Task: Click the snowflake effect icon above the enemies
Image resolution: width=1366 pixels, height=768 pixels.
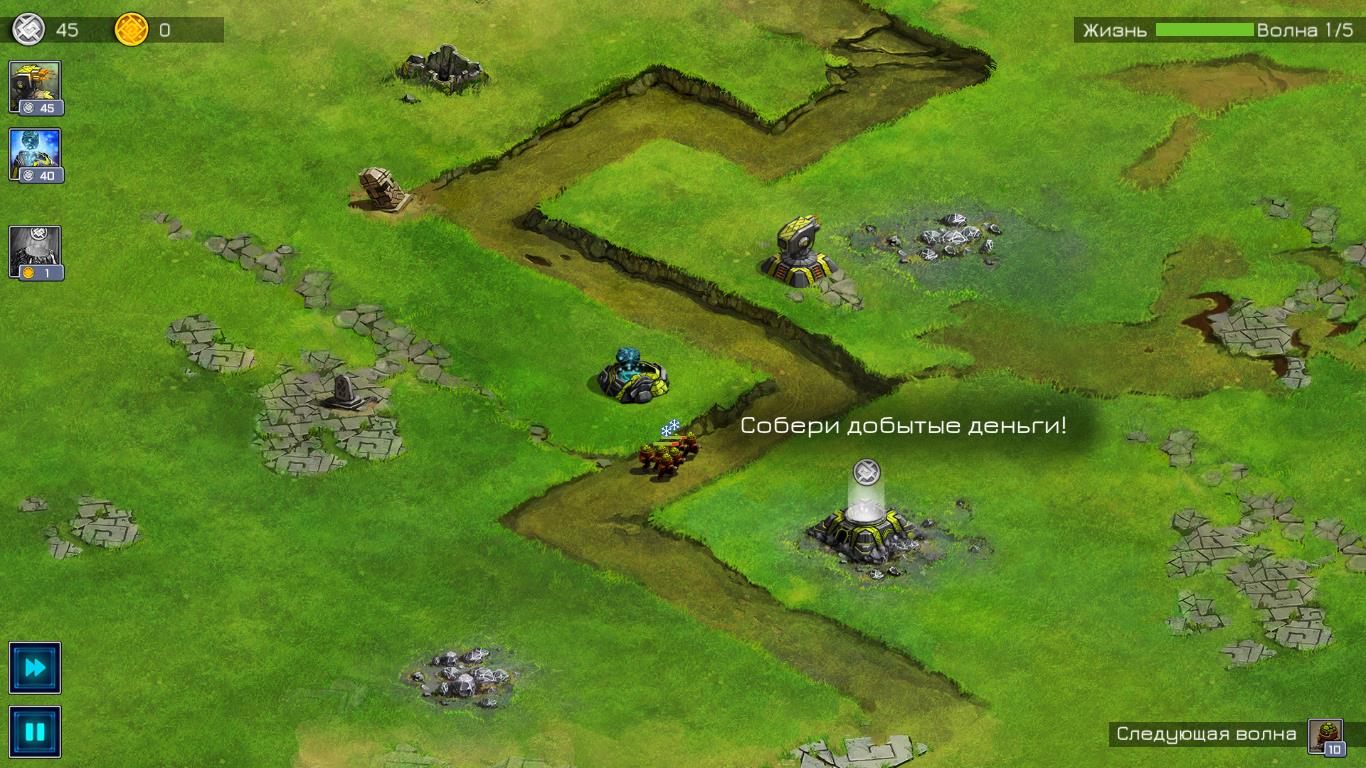Action: coord(671,427)
